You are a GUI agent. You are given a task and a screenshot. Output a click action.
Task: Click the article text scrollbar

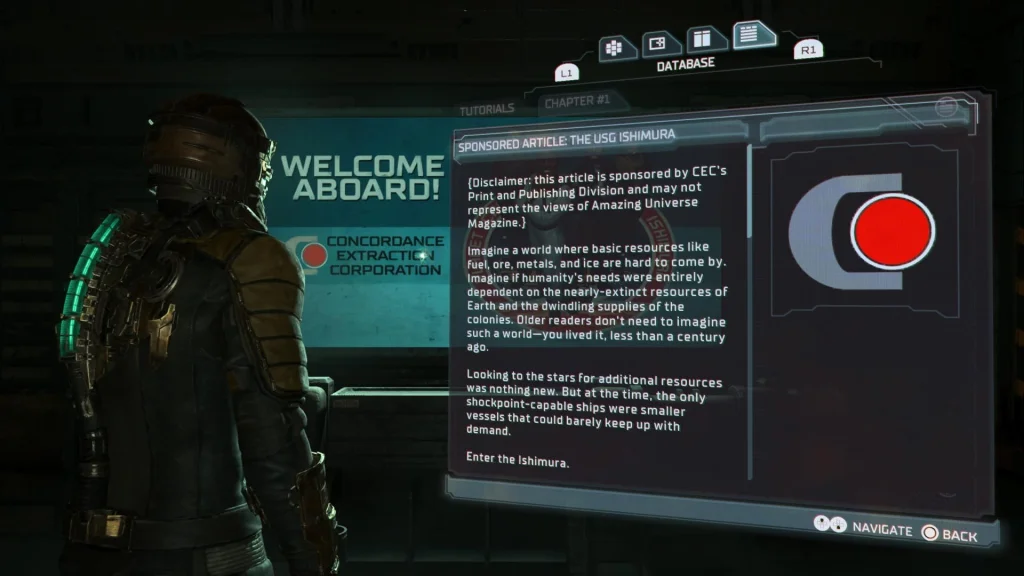[752, 300]
